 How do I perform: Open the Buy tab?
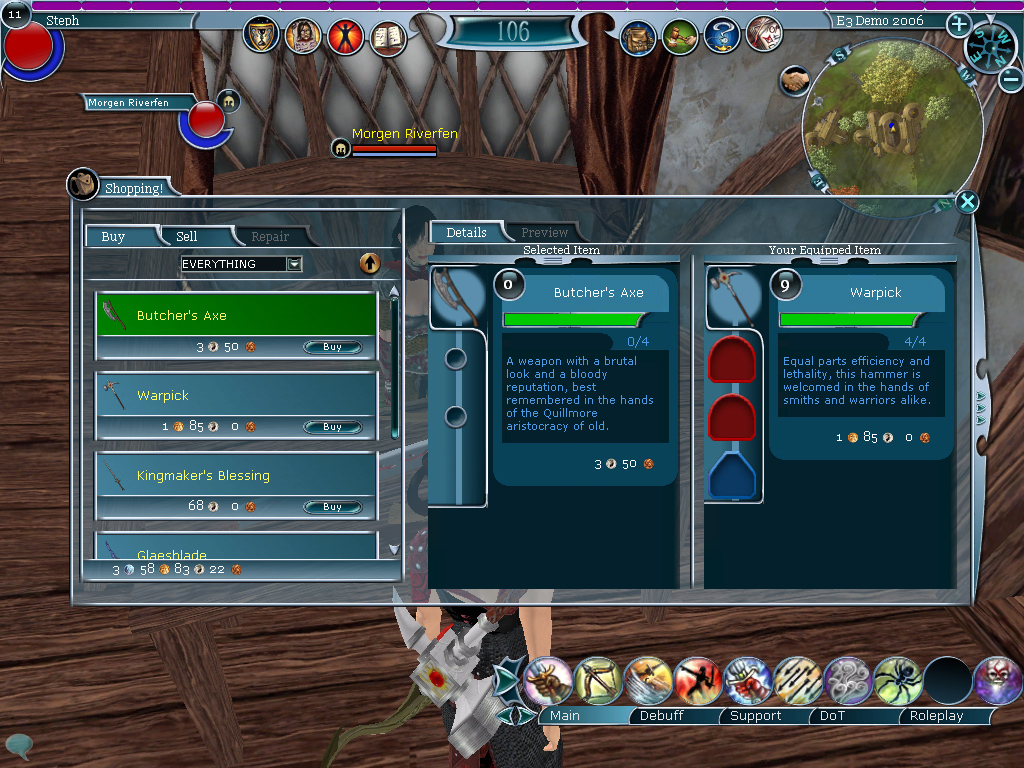click(113, 237)
